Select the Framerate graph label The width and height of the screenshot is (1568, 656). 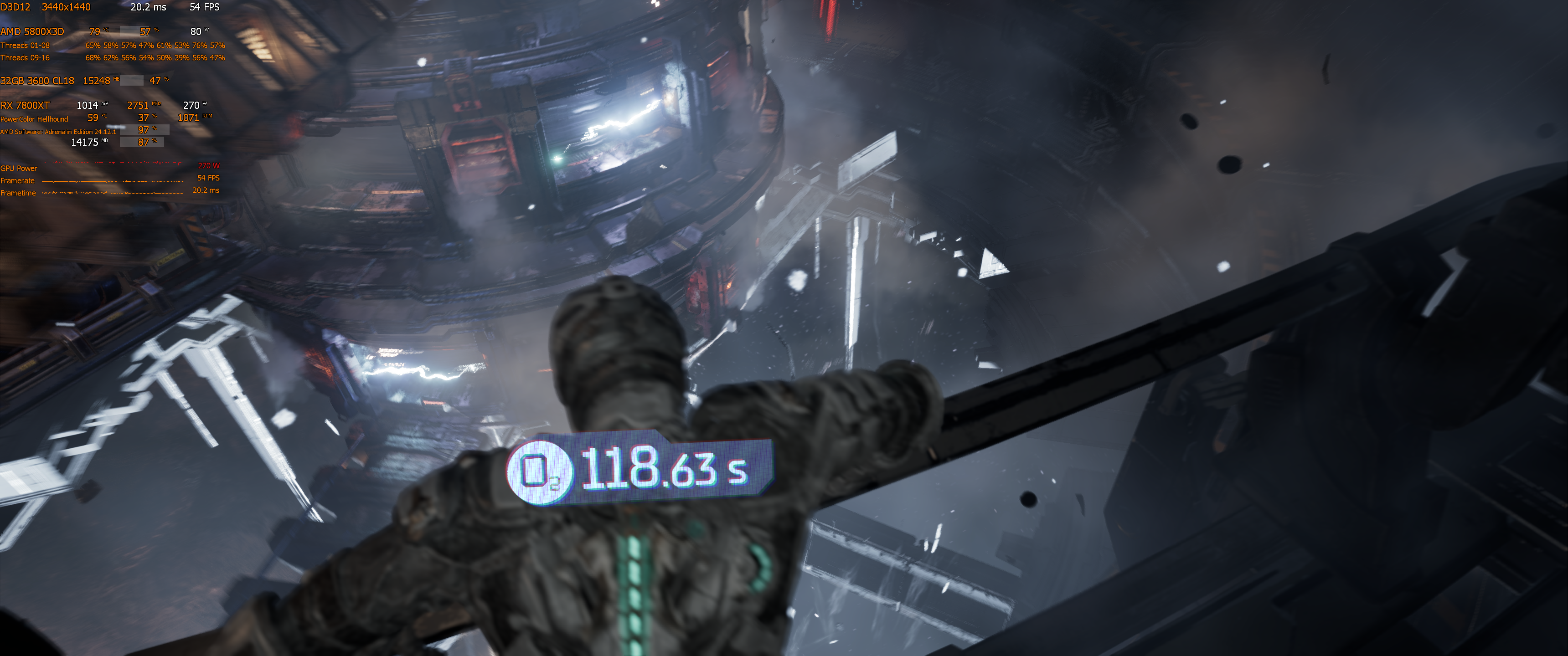pos(18,180)
